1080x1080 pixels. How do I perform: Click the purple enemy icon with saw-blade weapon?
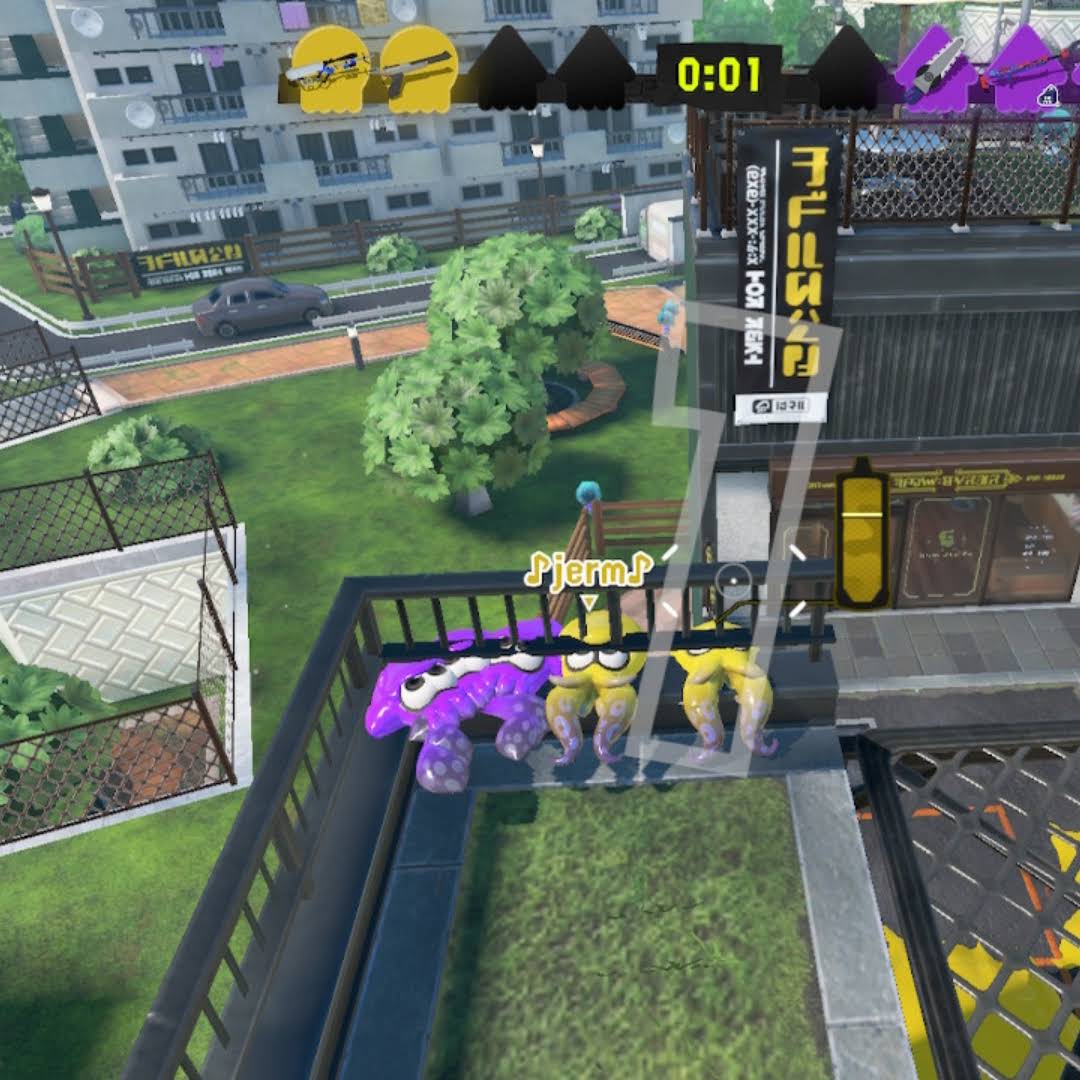932,68
